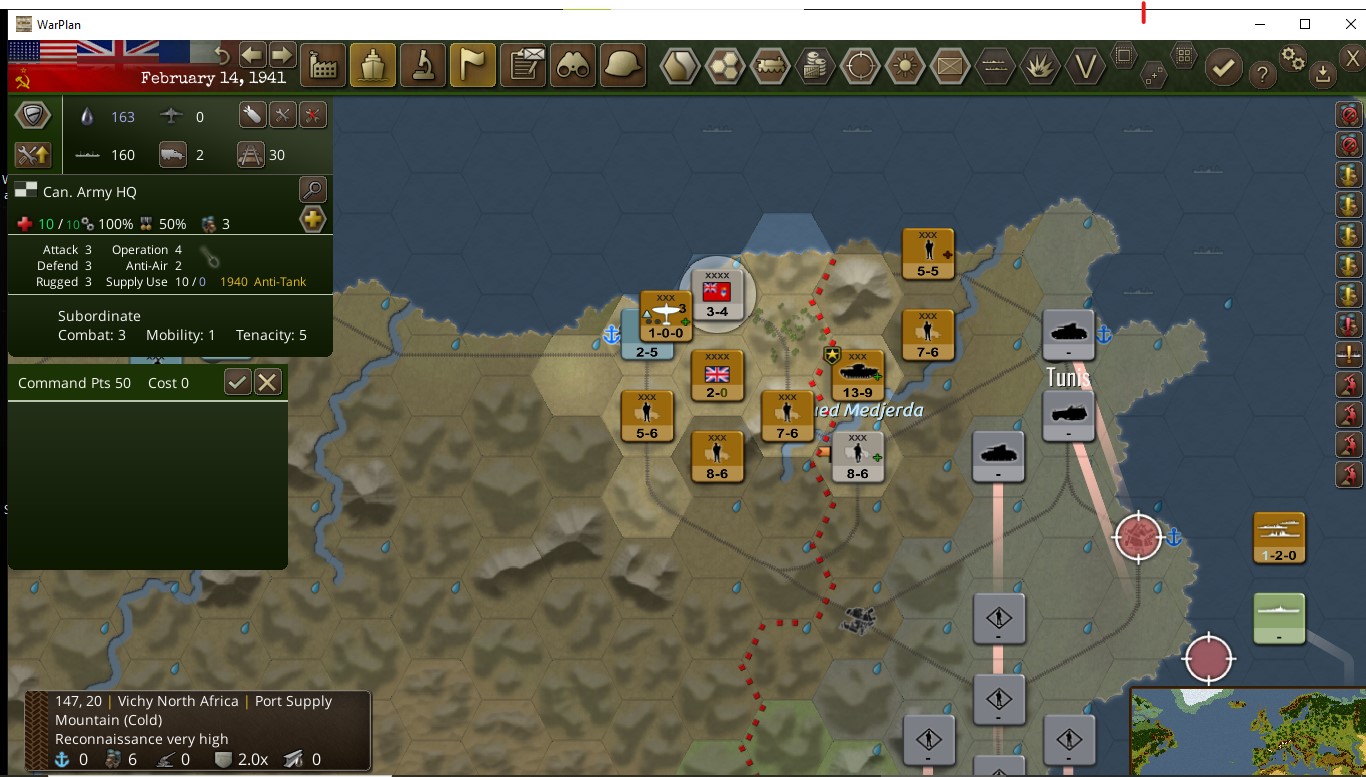Toggle the explosion combat hex overlay
Image resolution: width=1366 pixels, height=777 pixels.
pyautogui.click(x=1040, y=66)
